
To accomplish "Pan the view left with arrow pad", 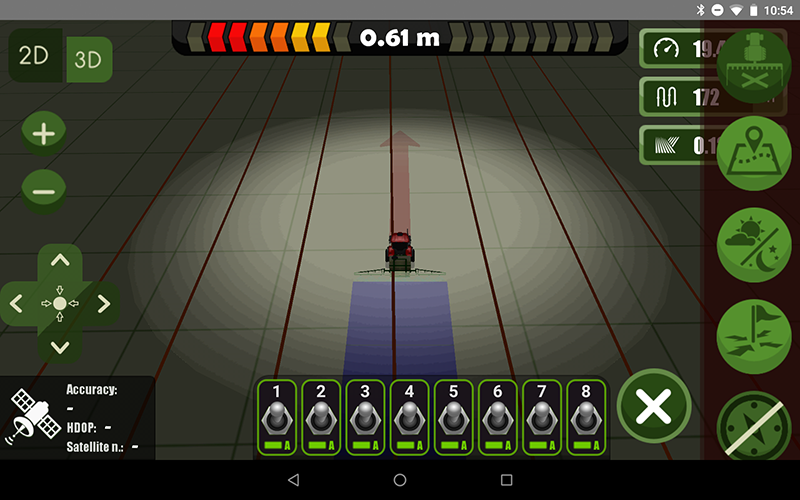I will pyautogui.click(x=17, y=302).
